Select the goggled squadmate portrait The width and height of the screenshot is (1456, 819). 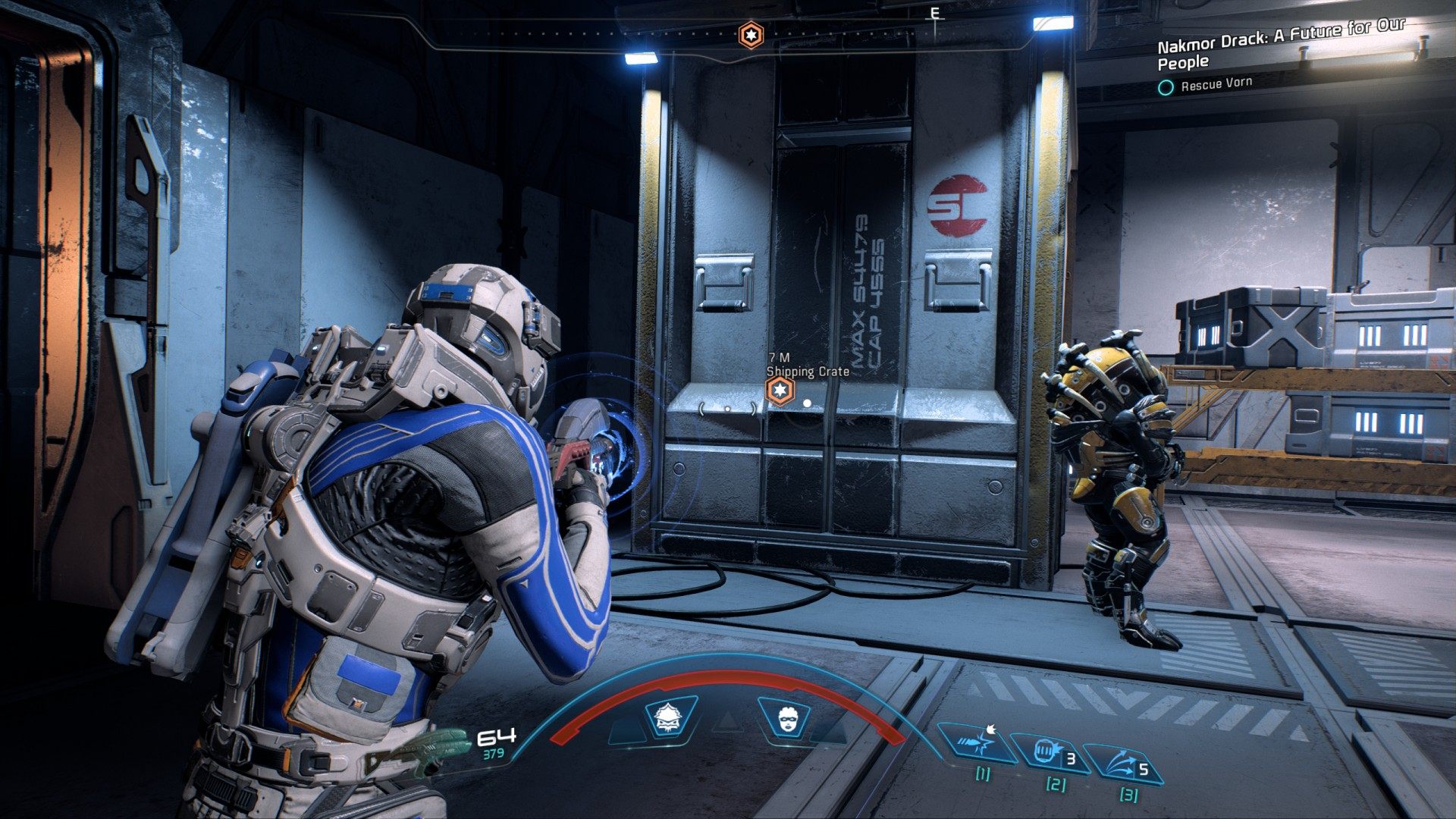(785, 718)
